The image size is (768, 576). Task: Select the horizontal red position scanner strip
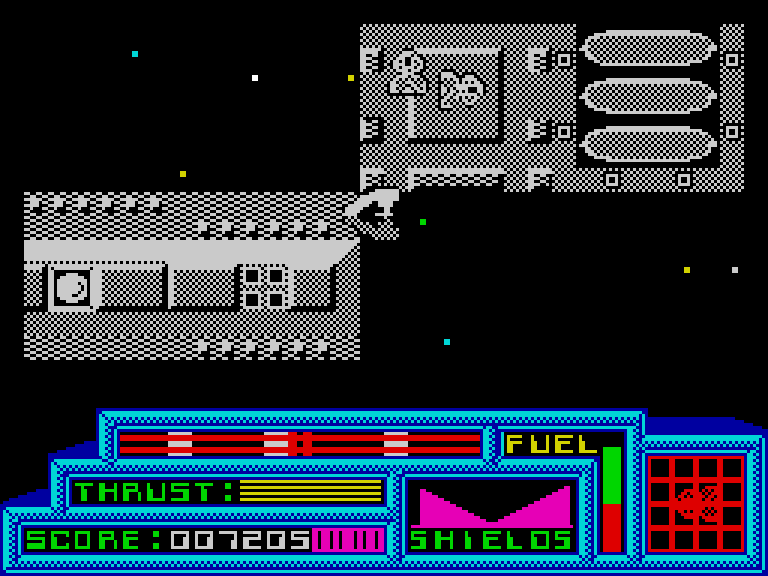pyautogui.click(x=299, y=443)
